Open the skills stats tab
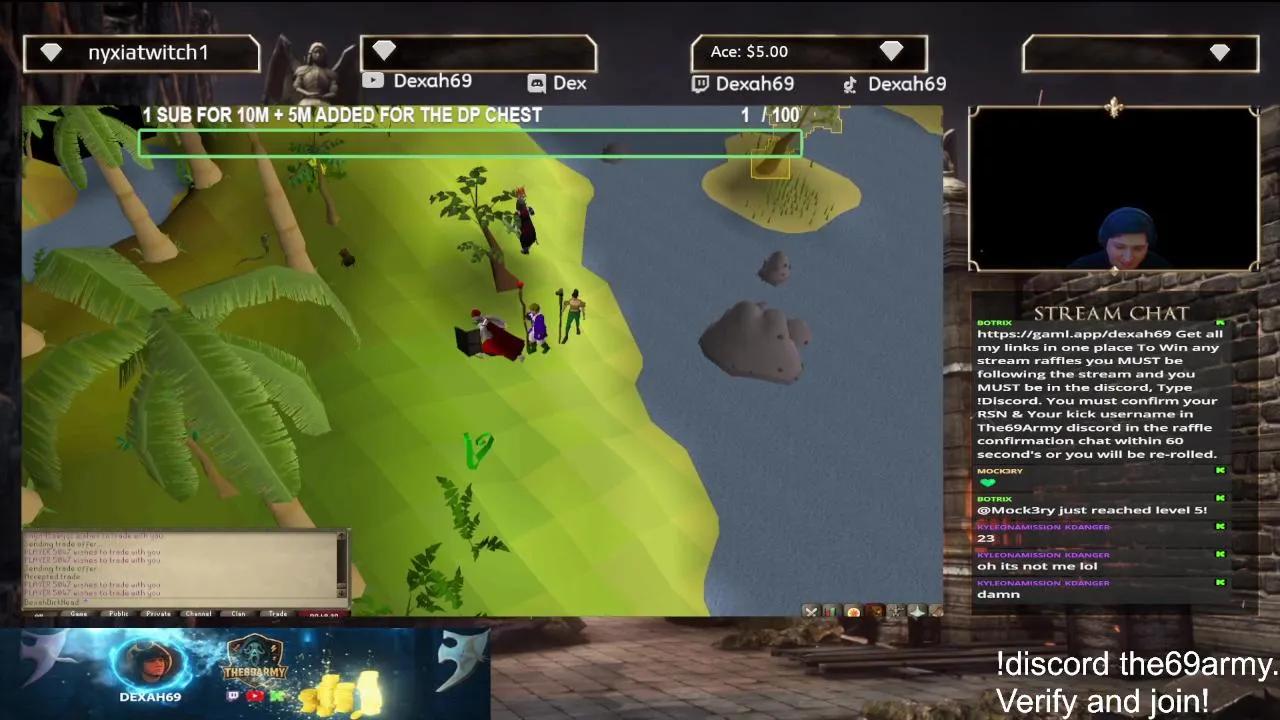This screenshot has width=1280, height=720. (830, 610)
